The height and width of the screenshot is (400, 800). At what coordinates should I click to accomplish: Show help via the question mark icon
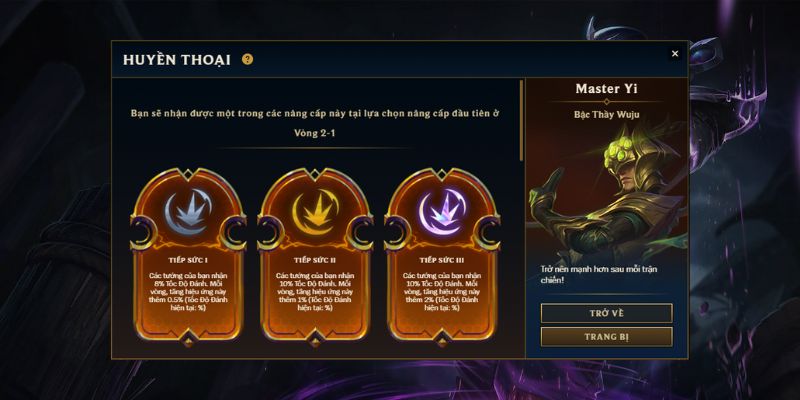[248, 59]
